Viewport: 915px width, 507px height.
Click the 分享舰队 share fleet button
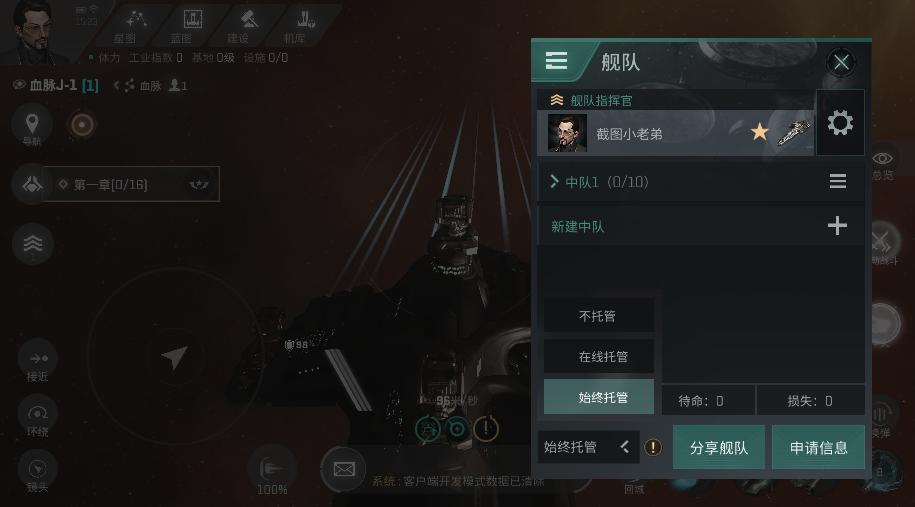719,447
